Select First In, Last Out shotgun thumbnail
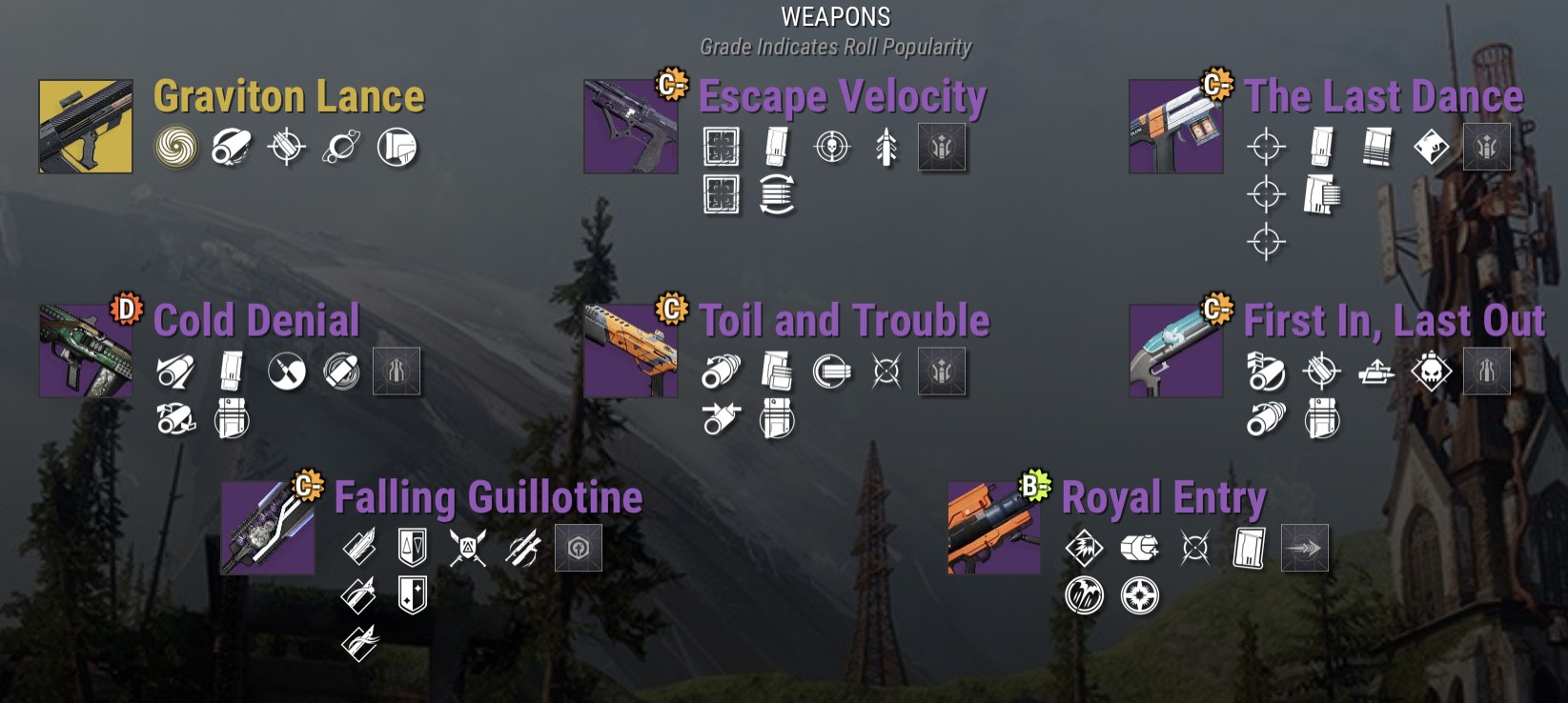The image size is (1568, 703). pos(1175,351)
